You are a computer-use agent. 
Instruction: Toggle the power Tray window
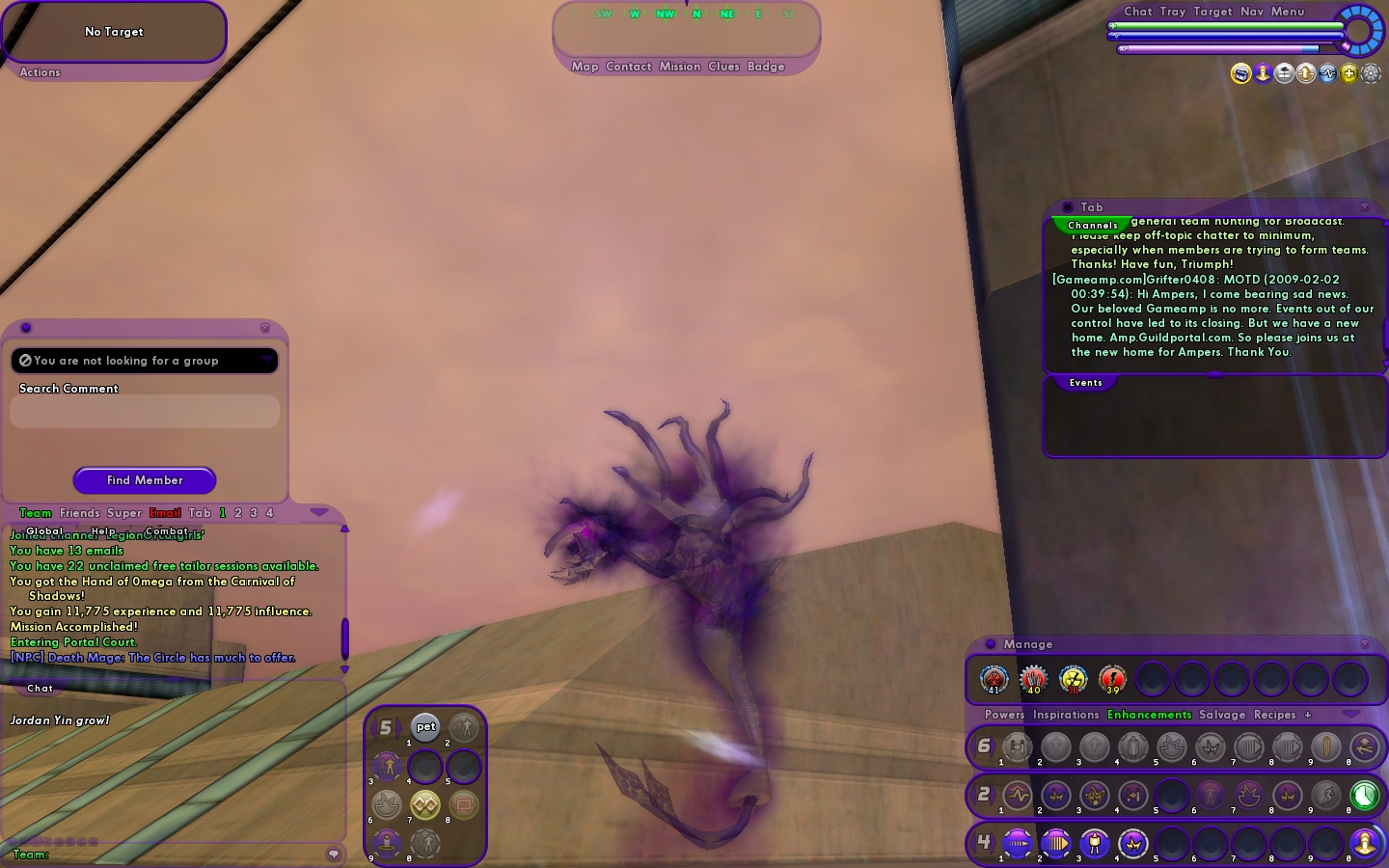[1173, 12]
